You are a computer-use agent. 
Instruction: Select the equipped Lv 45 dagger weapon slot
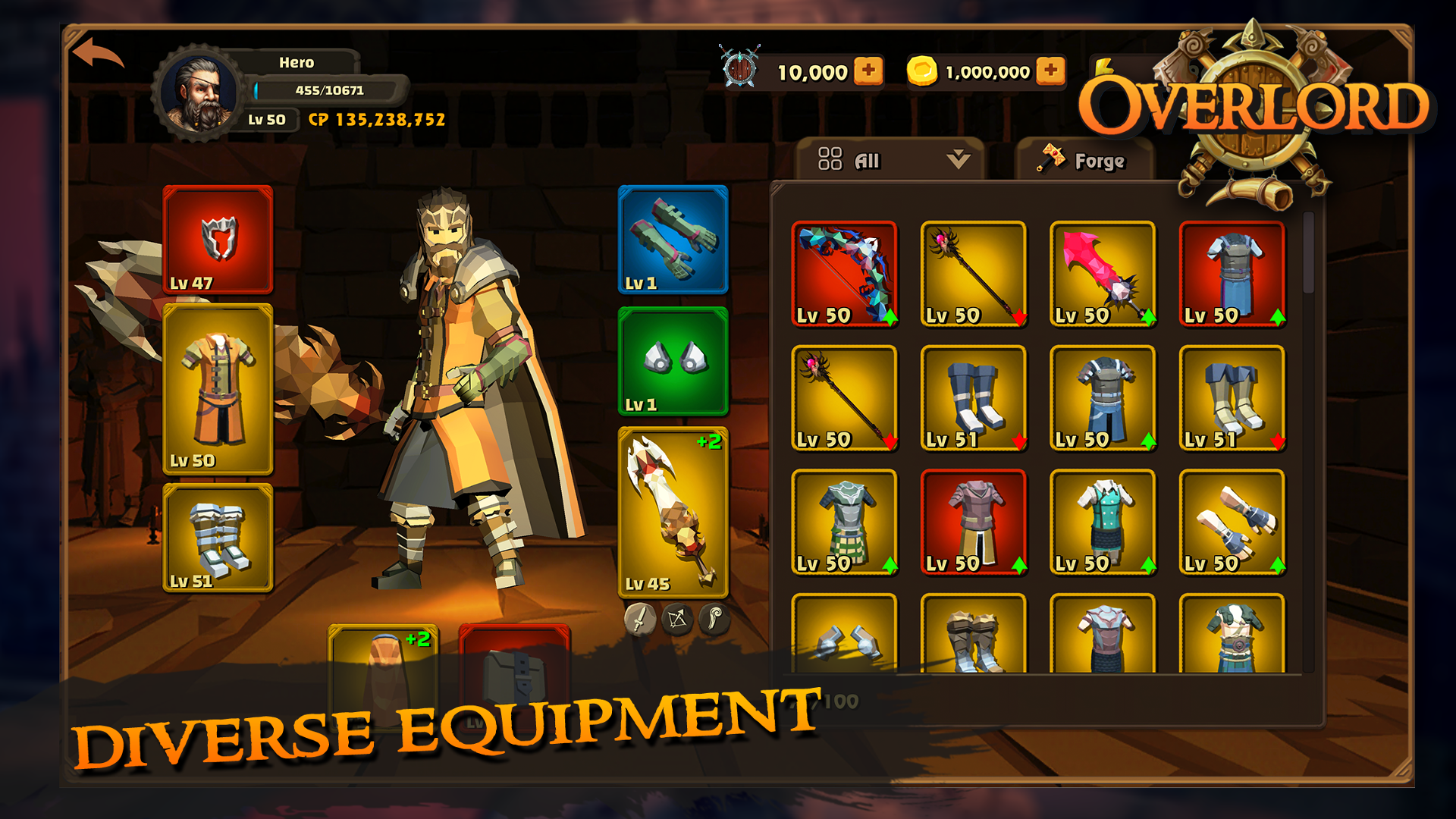673,512
